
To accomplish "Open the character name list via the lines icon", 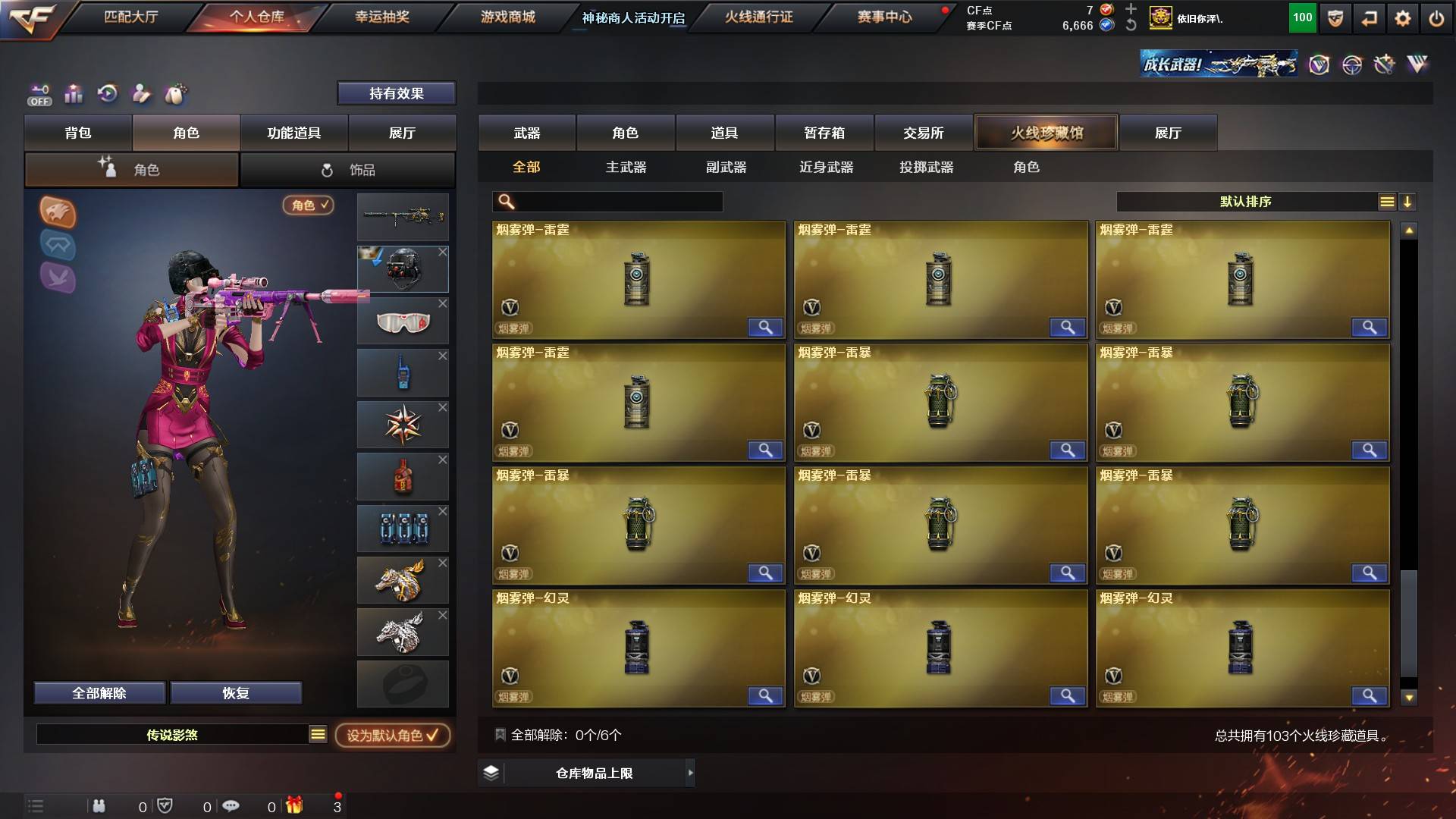I will (x=316, y=735).
